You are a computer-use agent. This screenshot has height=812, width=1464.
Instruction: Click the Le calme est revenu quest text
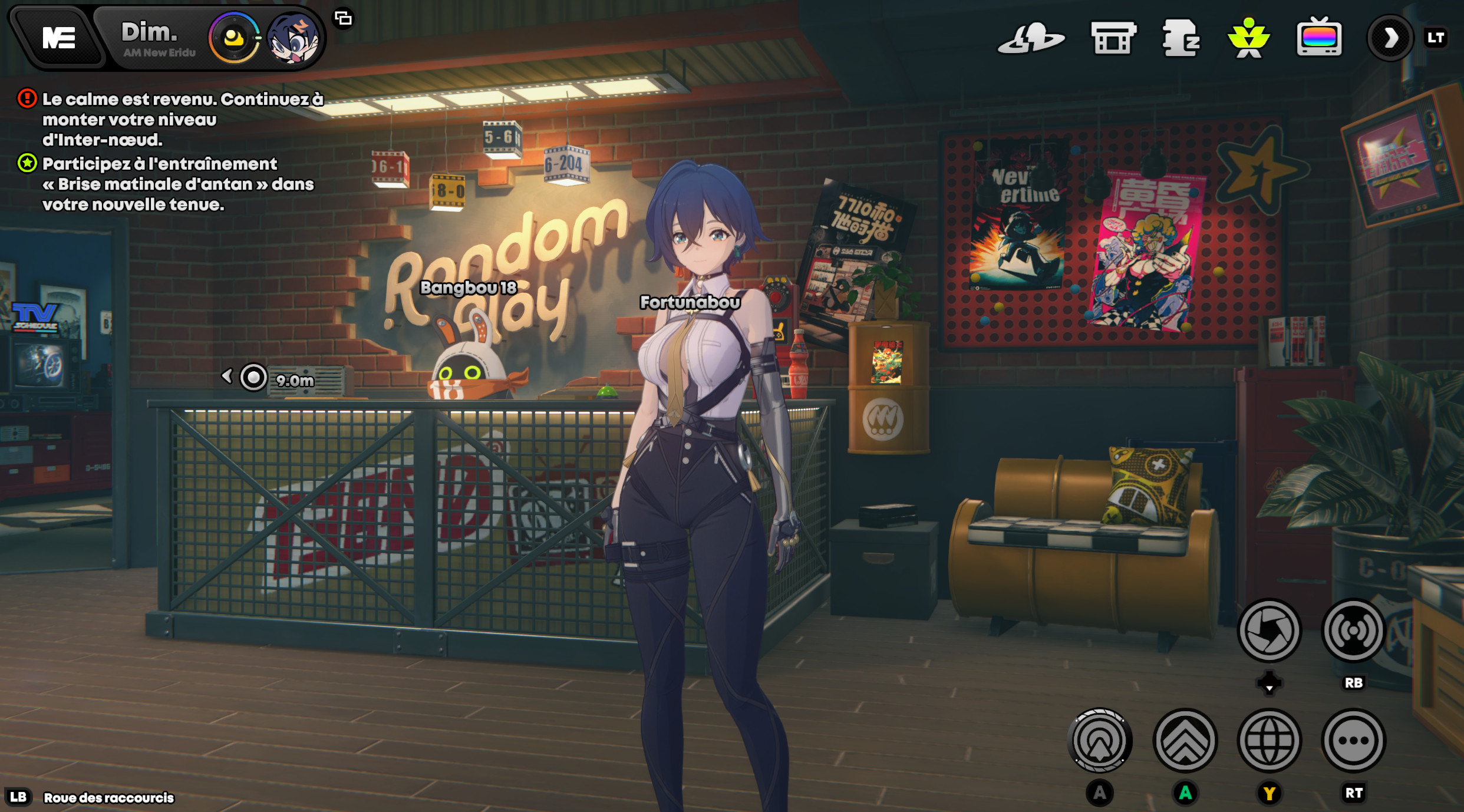[177, 118]
